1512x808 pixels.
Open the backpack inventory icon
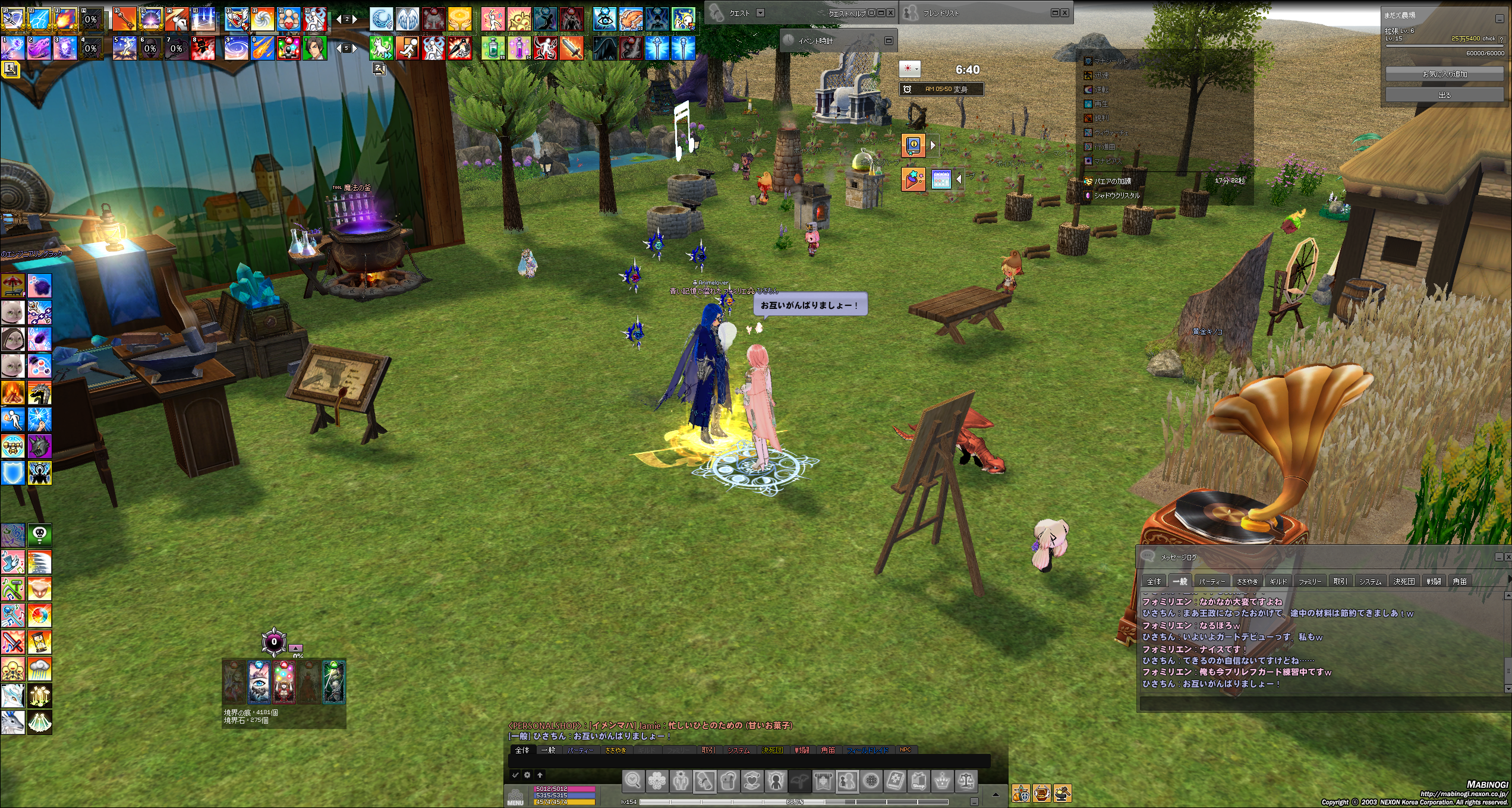[729, 781]
